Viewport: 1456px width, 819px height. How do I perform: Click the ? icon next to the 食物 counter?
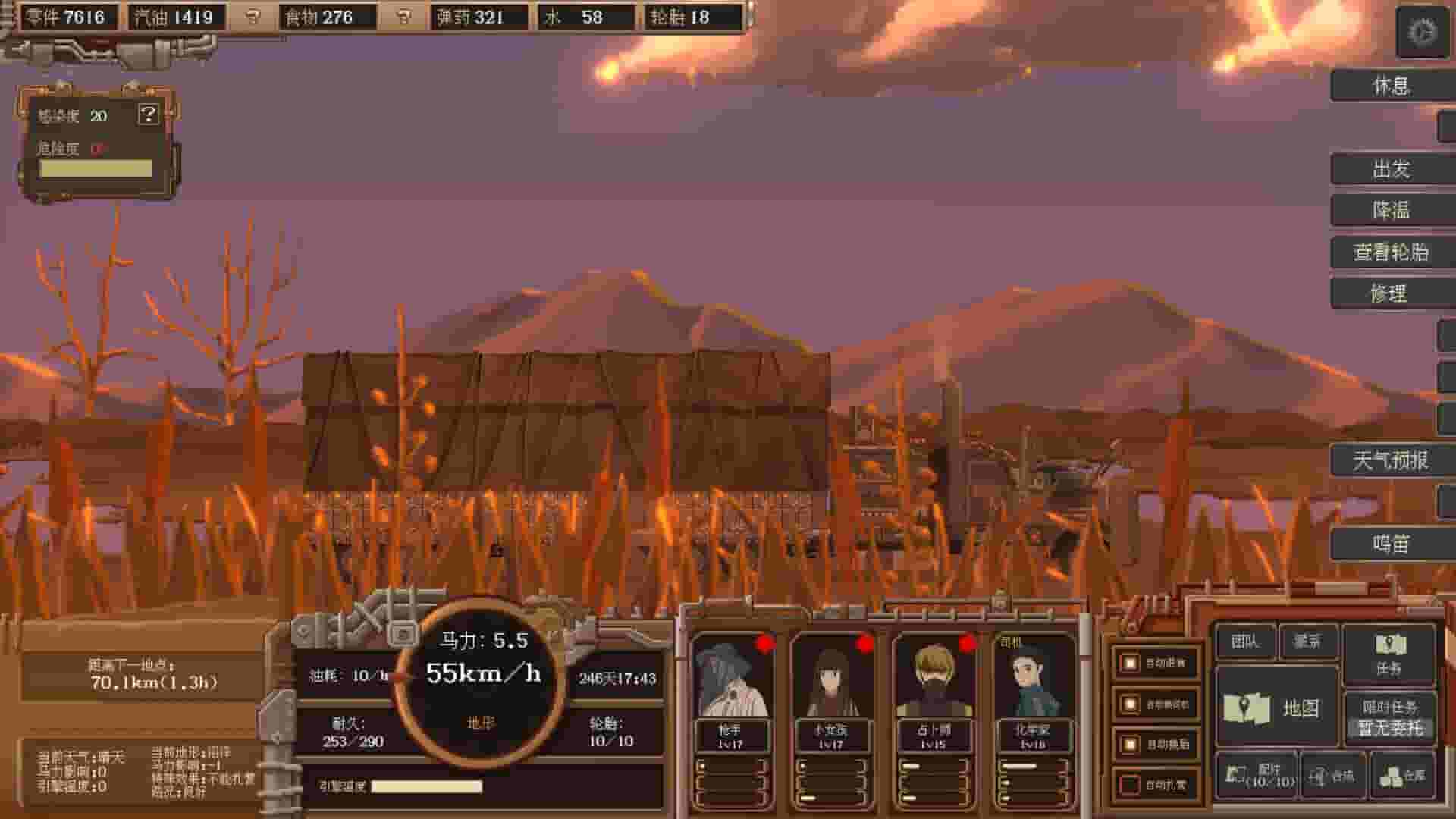pos(403,17)
